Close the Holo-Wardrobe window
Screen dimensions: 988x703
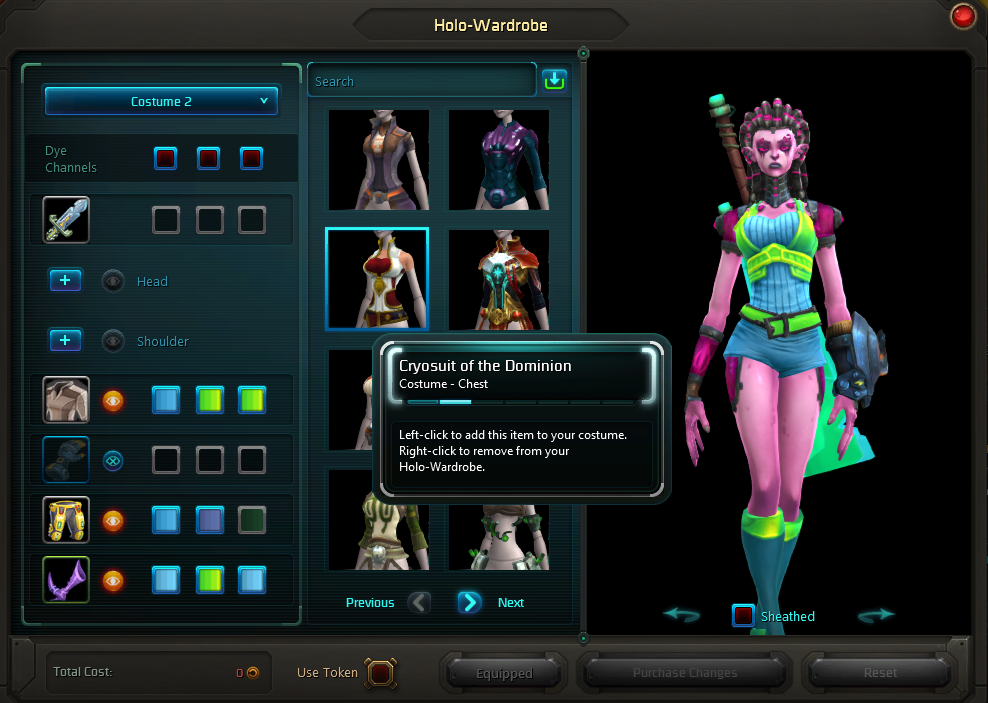point(964,17)
